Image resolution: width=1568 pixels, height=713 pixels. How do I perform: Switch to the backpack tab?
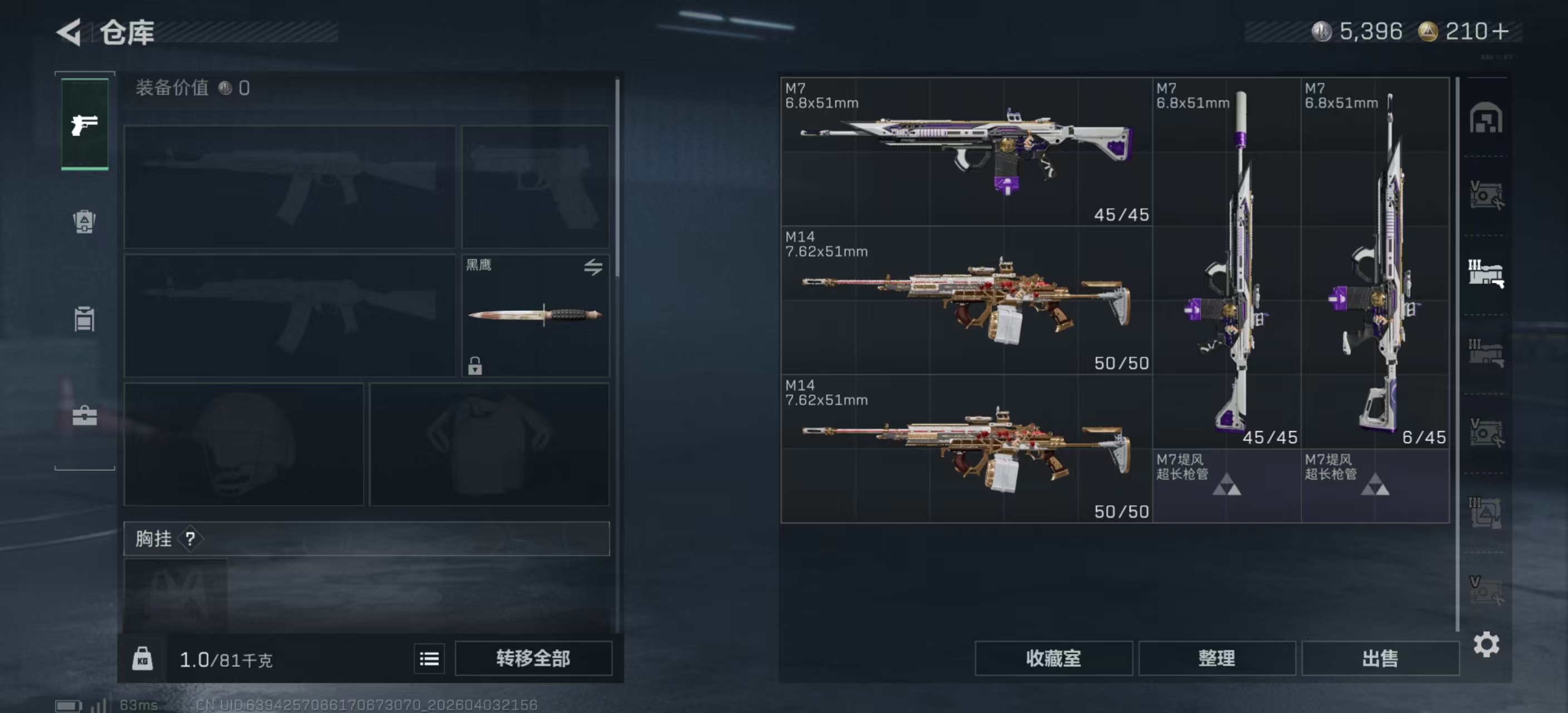pyautogui.click(x=85, y=221)
